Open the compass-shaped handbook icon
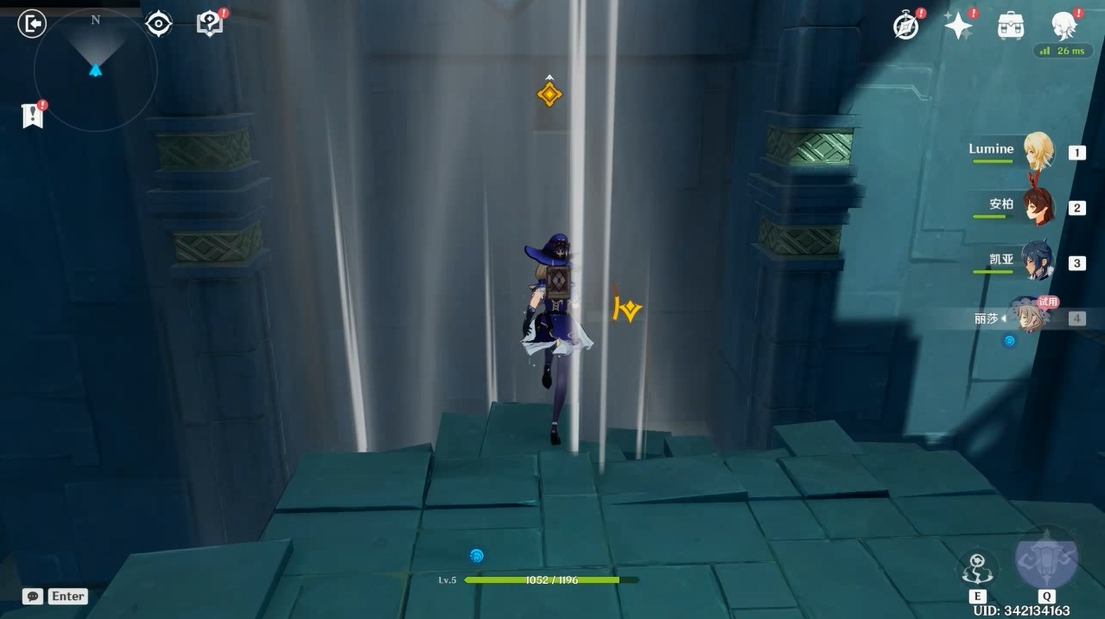 click(x=906, y=26)
